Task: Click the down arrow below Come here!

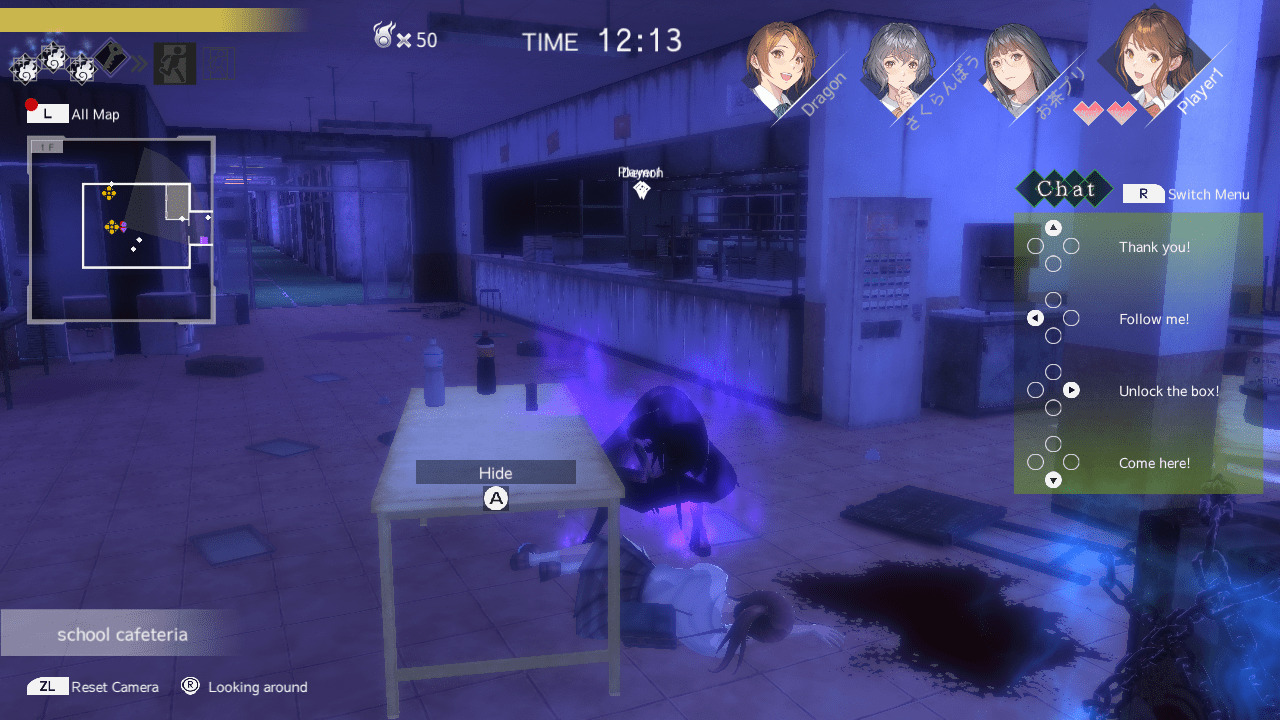Action: pyautogui.click(x=1052, y=480)
